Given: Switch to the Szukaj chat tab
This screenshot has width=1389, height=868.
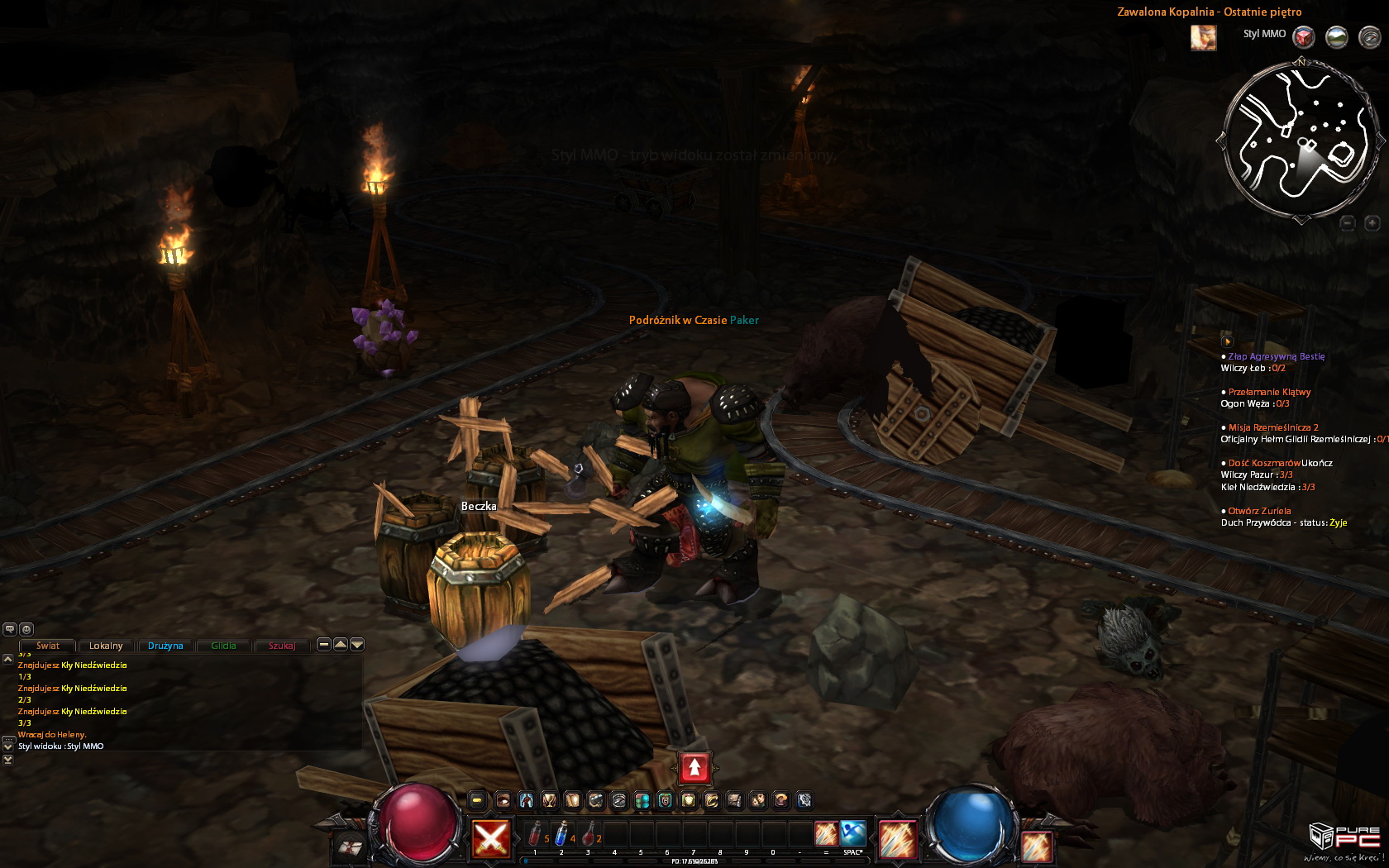Looking at the screenshot, I should [x=282, y=646].
